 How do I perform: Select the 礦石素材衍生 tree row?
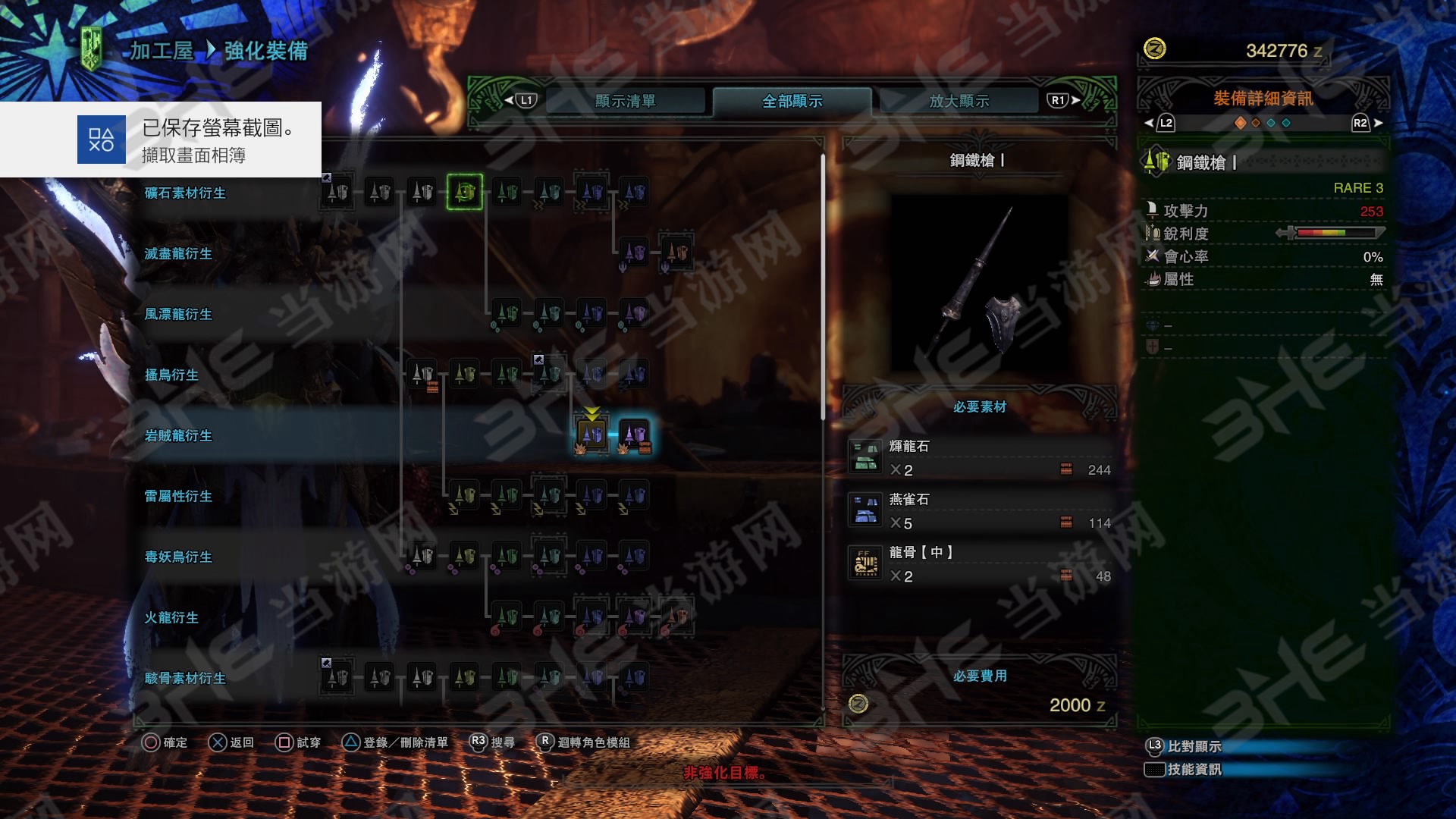185,193
